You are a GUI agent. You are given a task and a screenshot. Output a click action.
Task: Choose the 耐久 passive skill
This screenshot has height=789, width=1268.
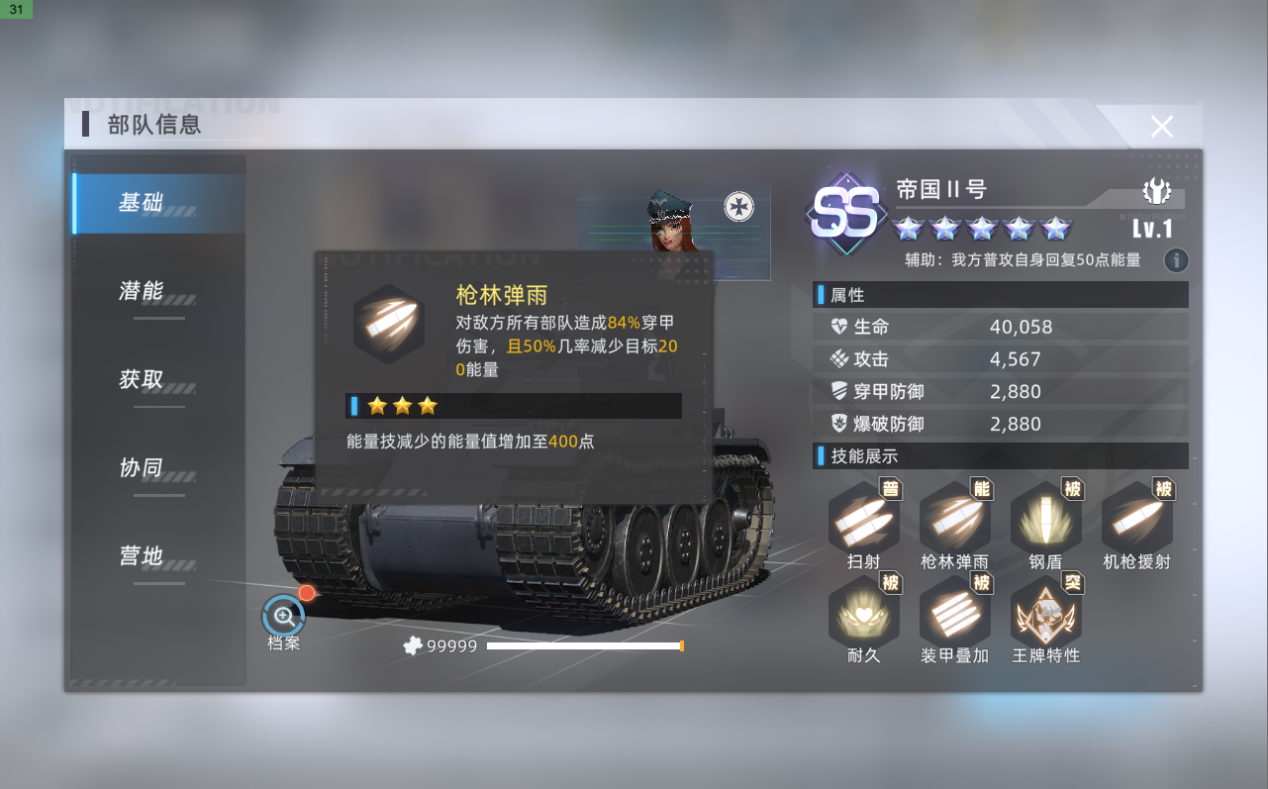(863, 611)
